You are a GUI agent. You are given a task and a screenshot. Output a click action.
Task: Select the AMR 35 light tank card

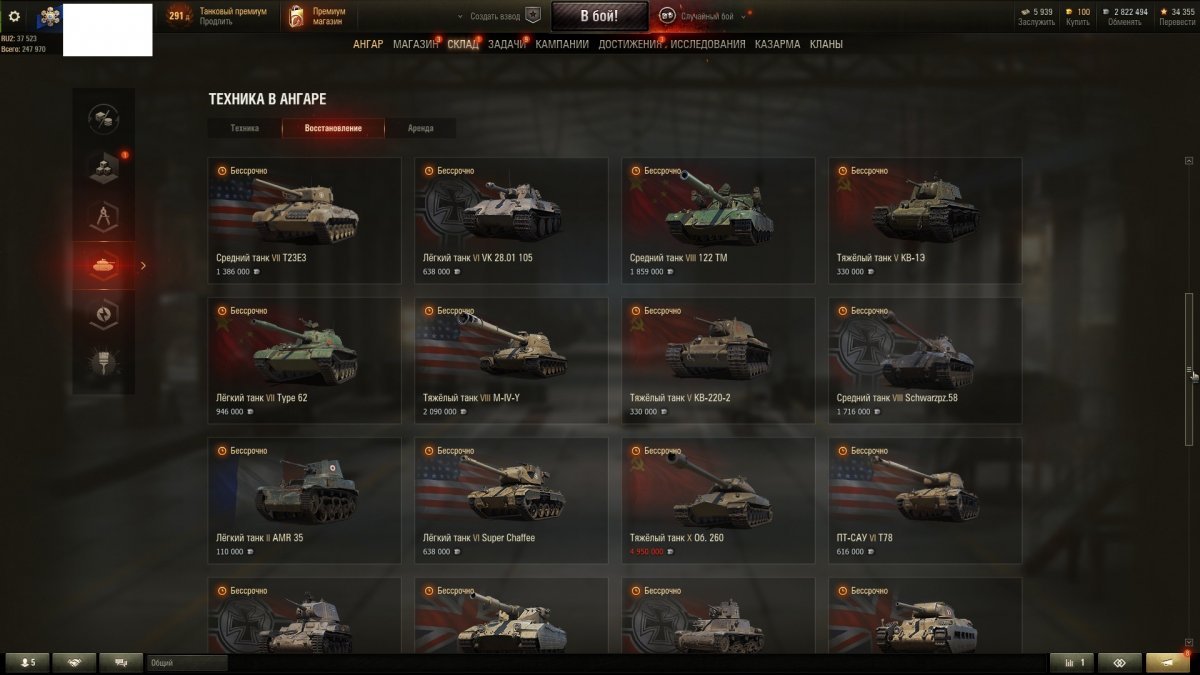click(304, 500)
